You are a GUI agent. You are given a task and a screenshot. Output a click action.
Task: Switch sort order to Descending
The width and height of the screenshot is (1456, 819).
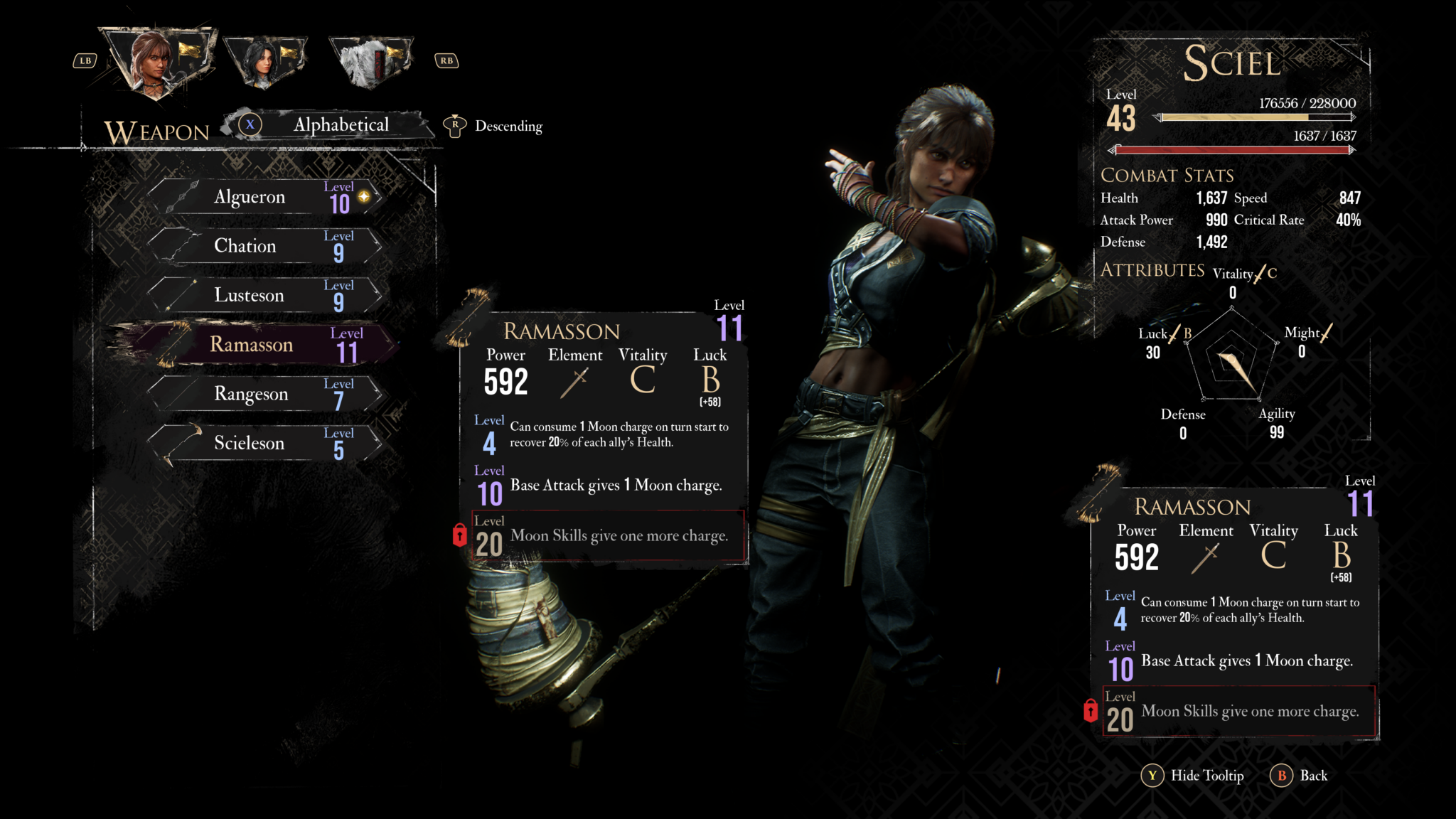coord(506,126)
